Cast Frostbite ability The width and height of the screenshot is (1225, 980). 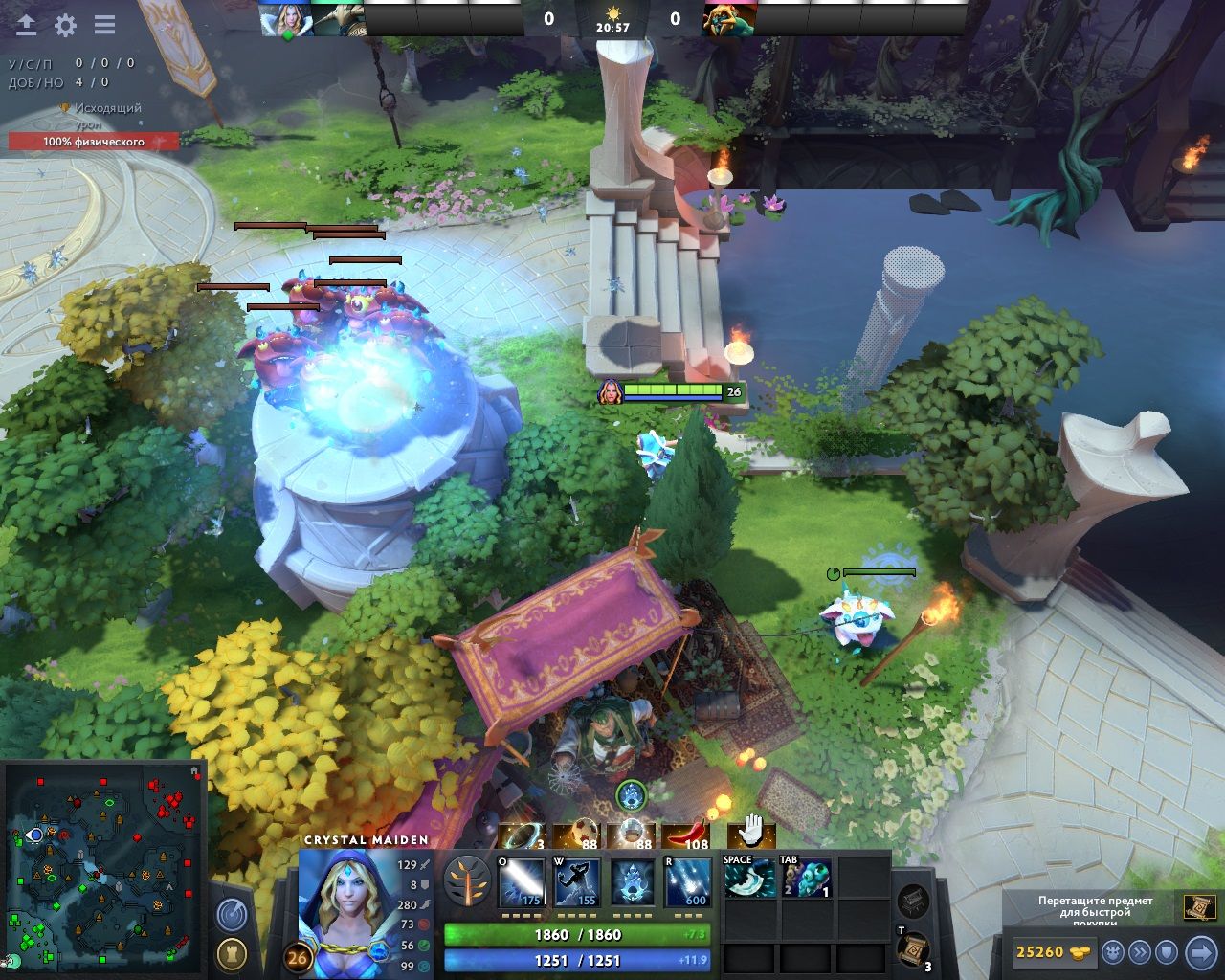pyautogui.click(x=577, y=882)
